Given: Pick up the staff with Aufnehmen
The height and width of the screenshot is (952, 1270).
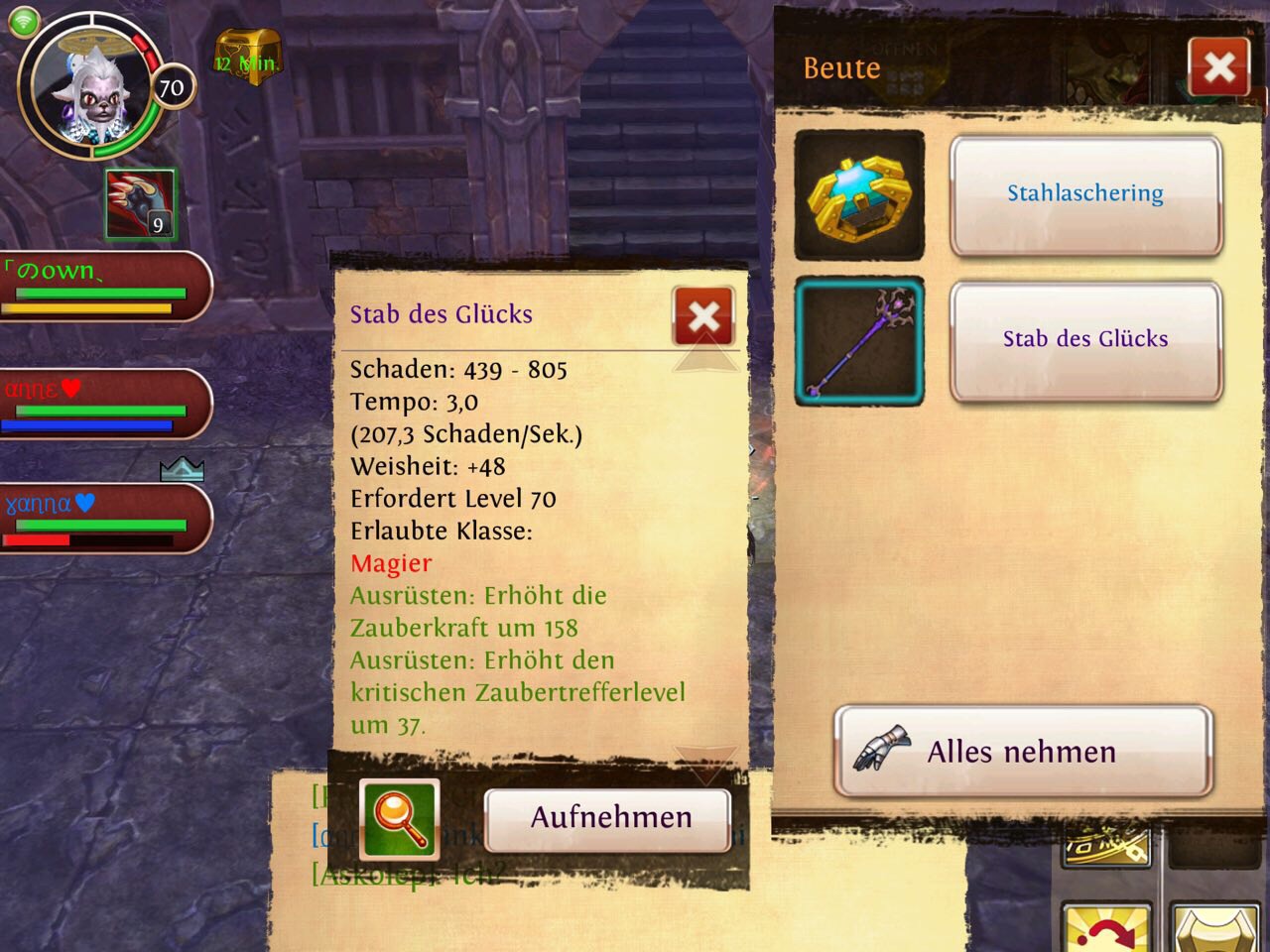Looking at the screenshot, I should click(x=609, y=818).
